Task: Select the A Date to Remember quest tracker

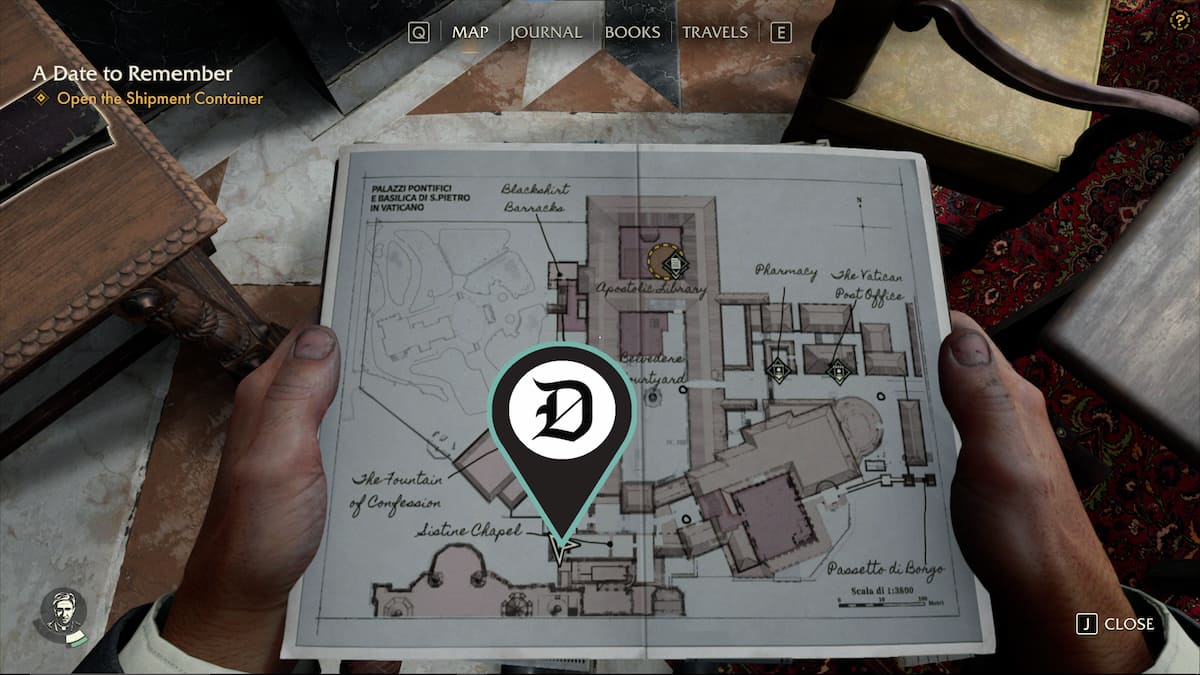Action: click(133, 74)
